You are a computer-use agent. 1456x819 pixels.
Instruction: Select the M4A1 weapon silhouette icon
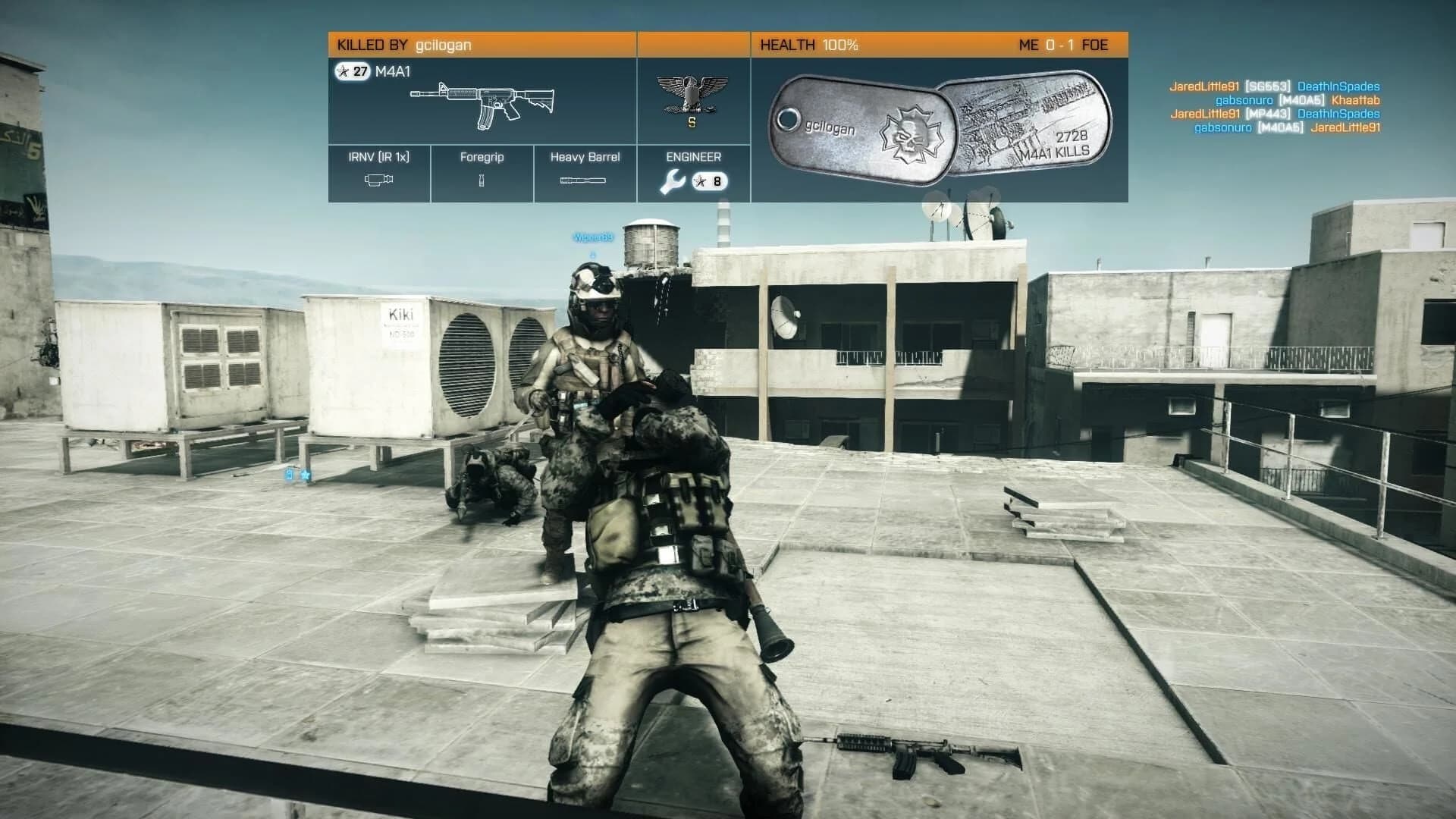(482, 99)
